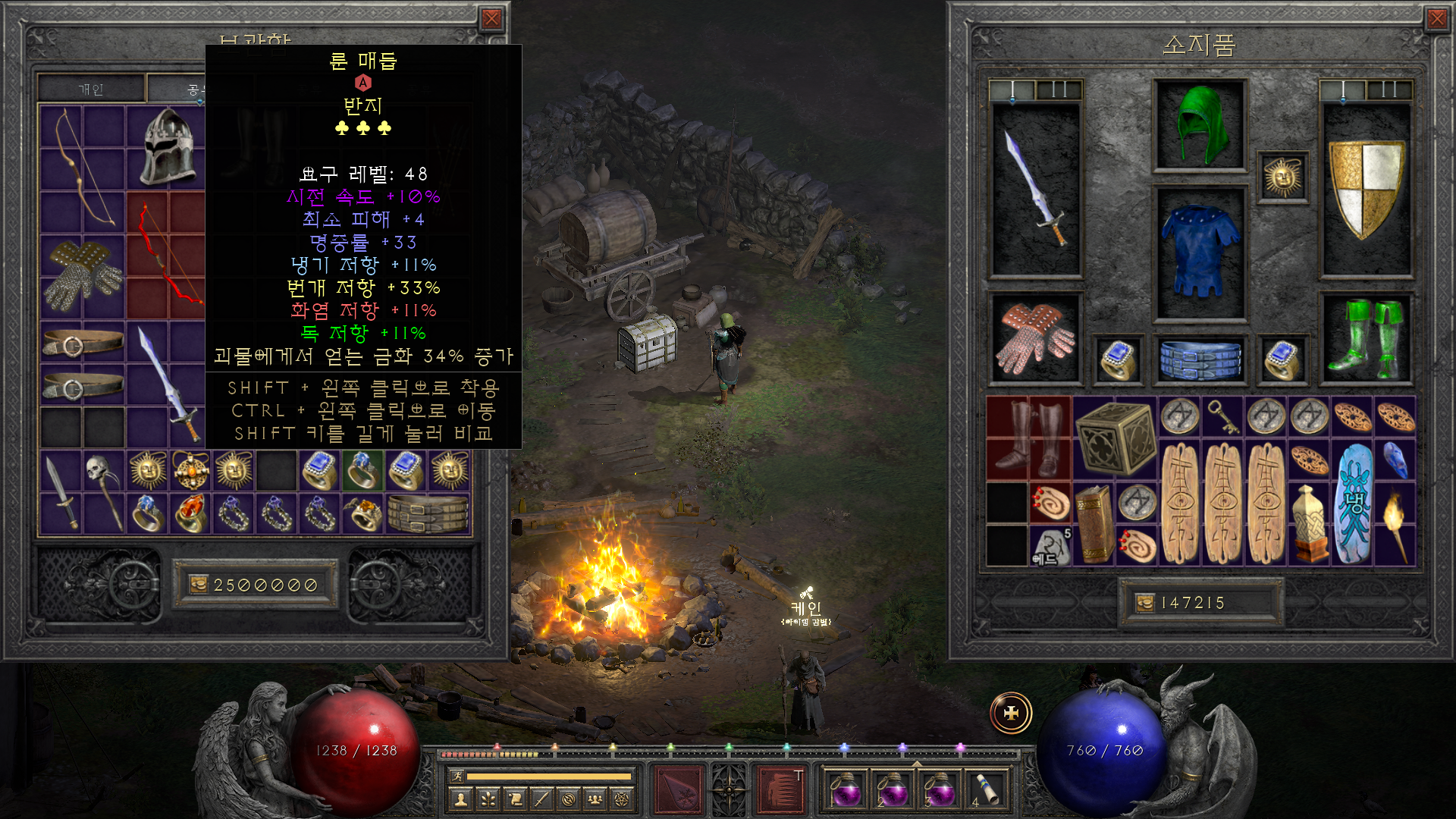Select the skull-topped wand in stash
1456x819 pixels.
pyautogui.click(x=104, y=491)
